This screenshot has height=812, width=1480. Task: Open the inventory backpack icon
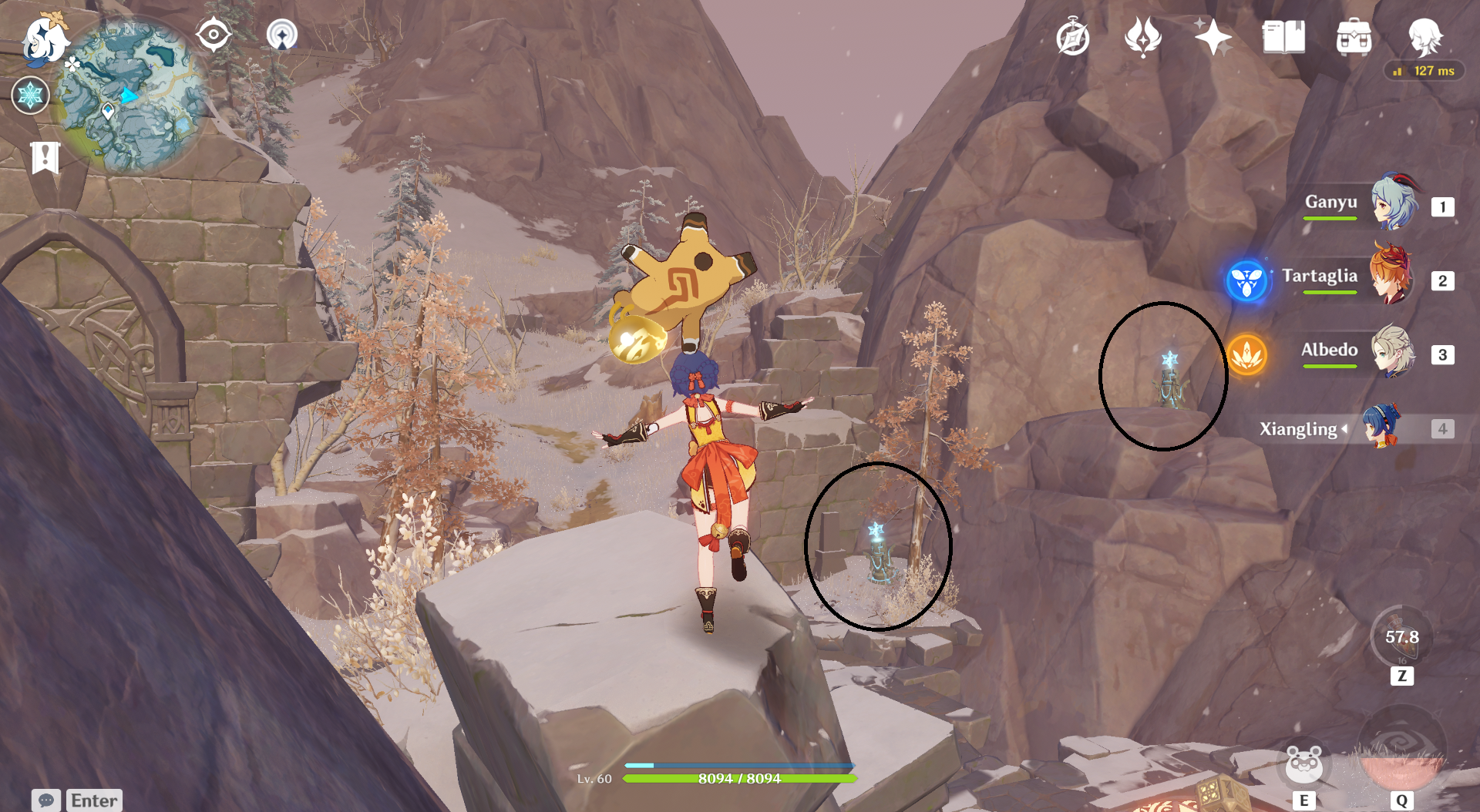point(1354,37)
